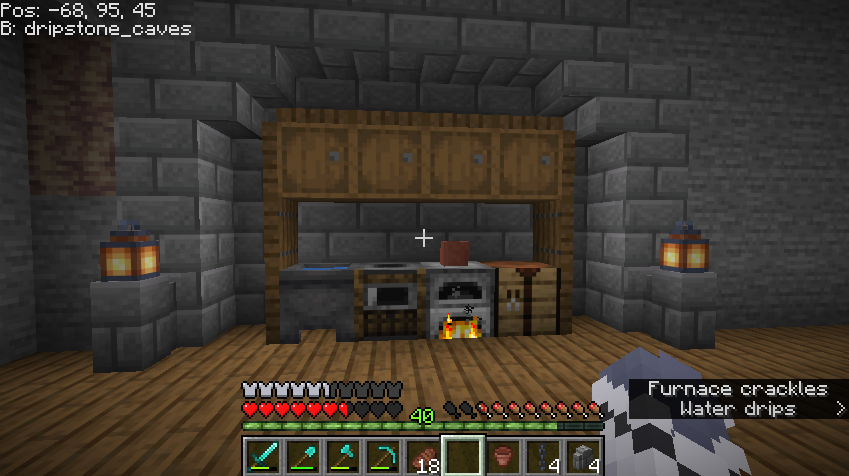
Task: Choose the diamond axe in the hotbar
Action: click(343, 456)
